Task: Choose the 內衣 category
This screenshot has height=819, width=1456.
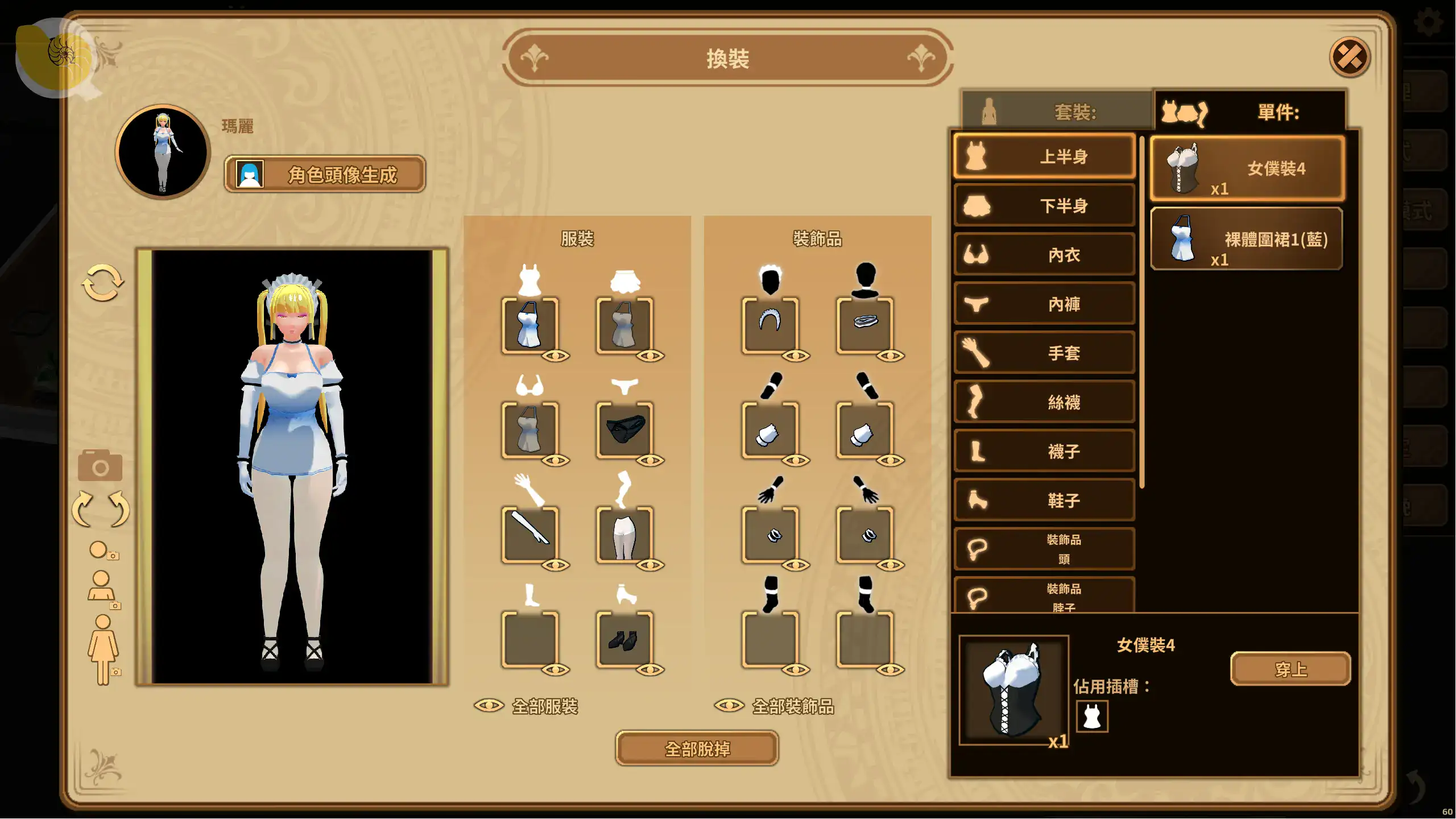Action: click(x=1044, y=255)
